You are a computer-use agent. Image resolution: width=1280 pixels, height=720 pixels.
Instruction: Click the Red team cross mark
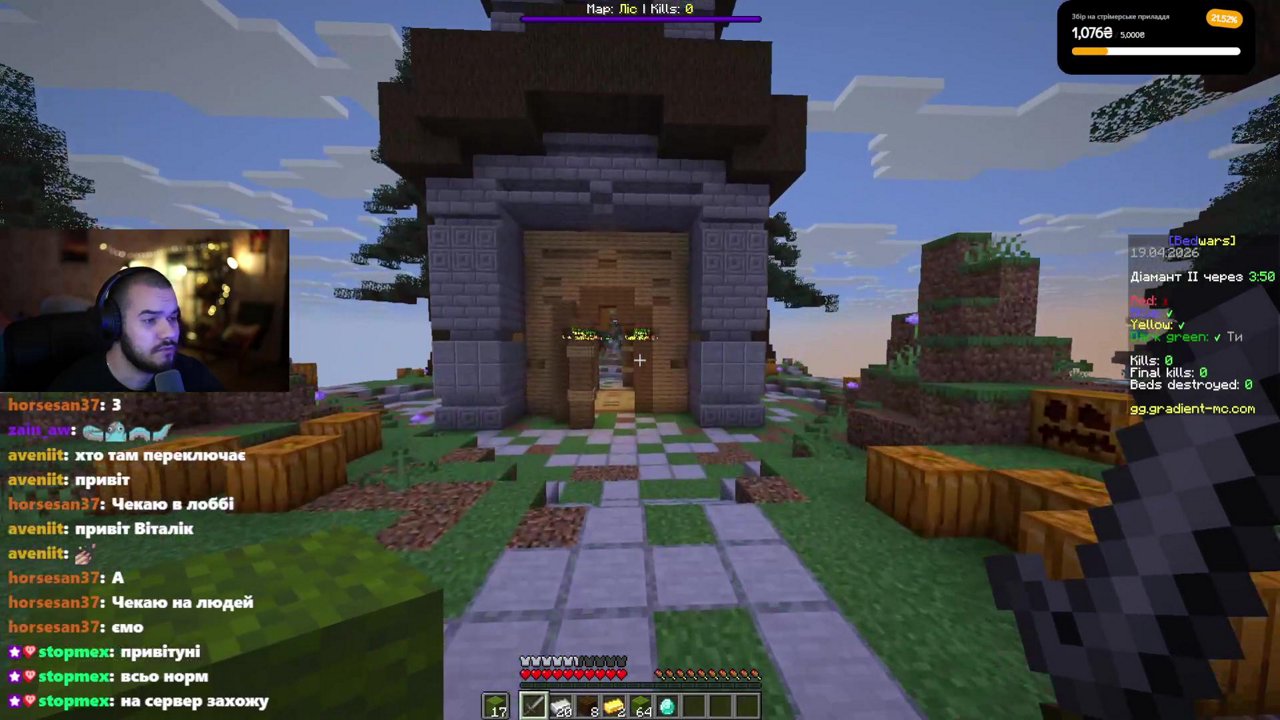point(1165,301)
